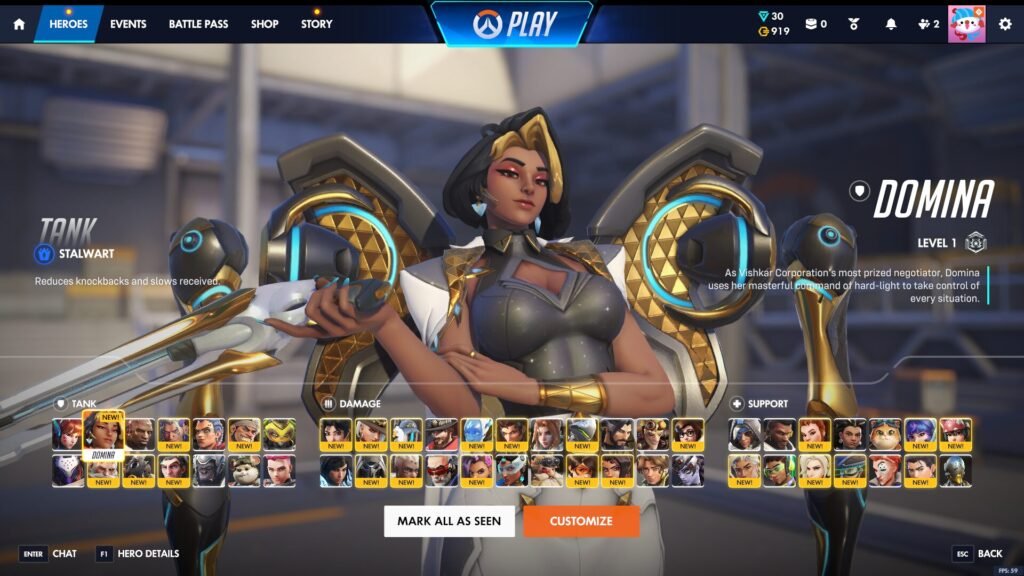This screenshot has height=576, width=1024.
Task: Customize the hero Domina
Action: (580, 521)
